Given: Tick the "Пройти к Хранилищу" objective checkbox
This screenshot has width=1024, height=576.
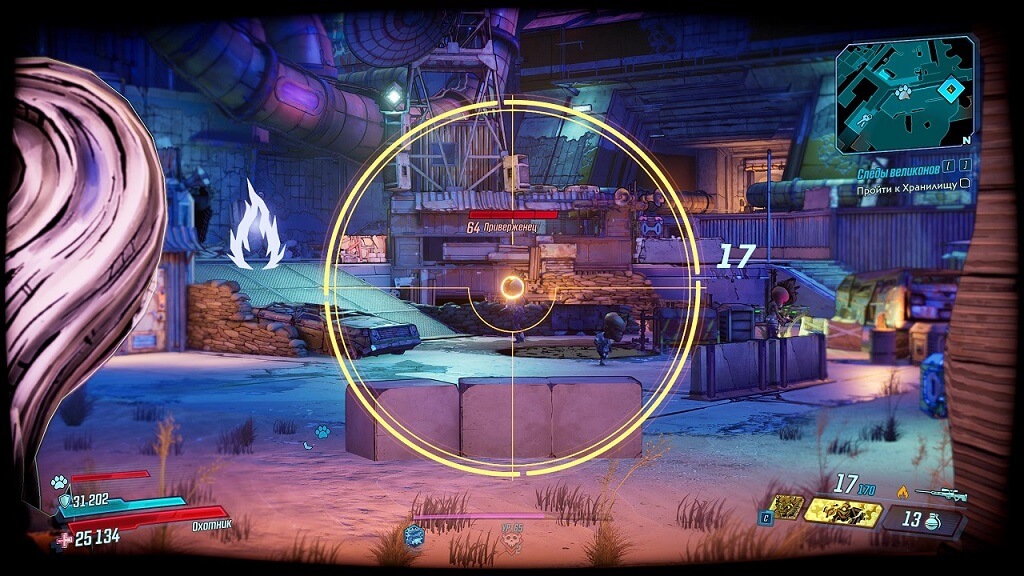Looking at the screenshot, I should click(x=965, y=184).
